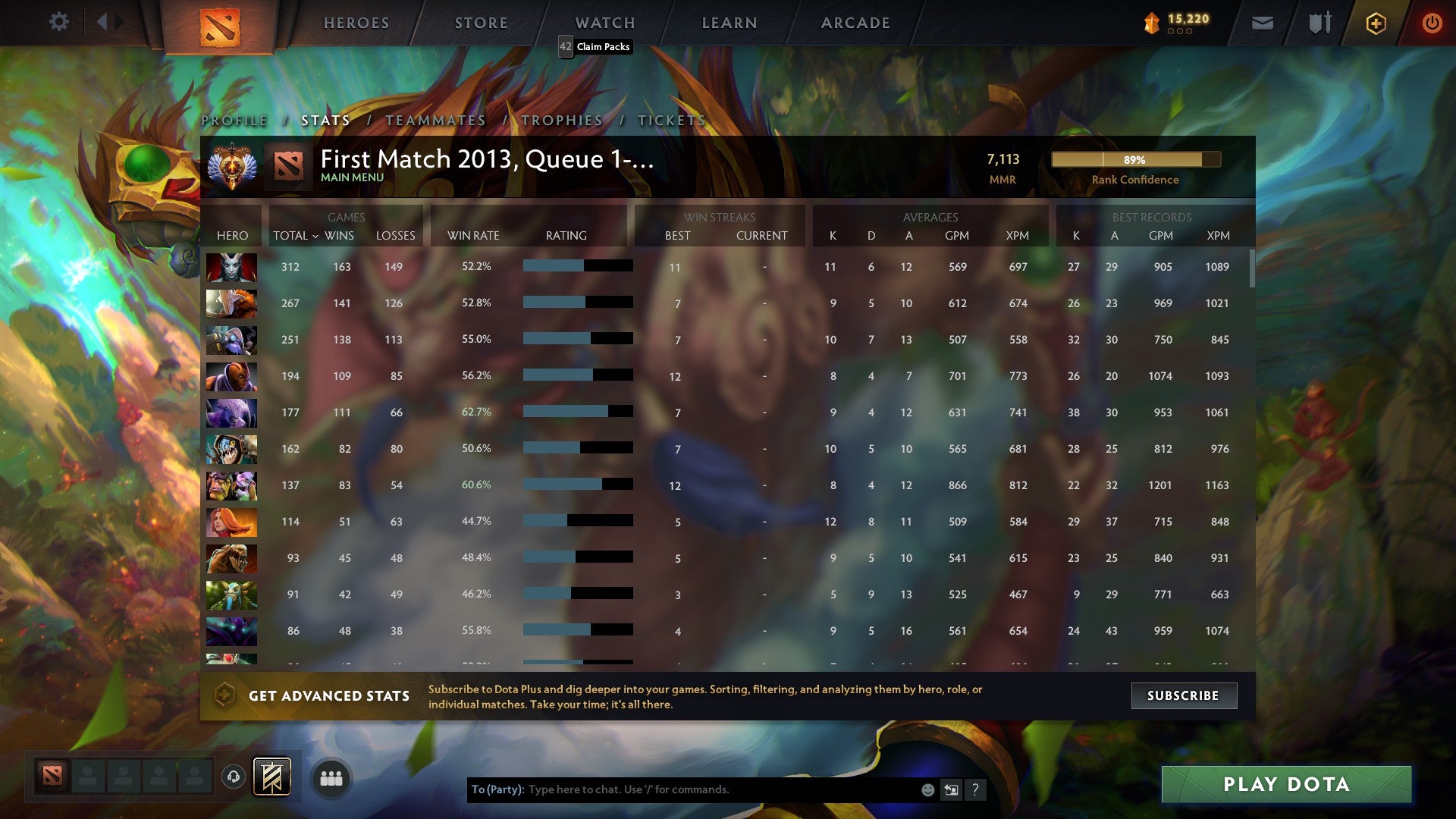Click the Rank Confidence progress bar

pyautogui.click(x=1135, y=160)
